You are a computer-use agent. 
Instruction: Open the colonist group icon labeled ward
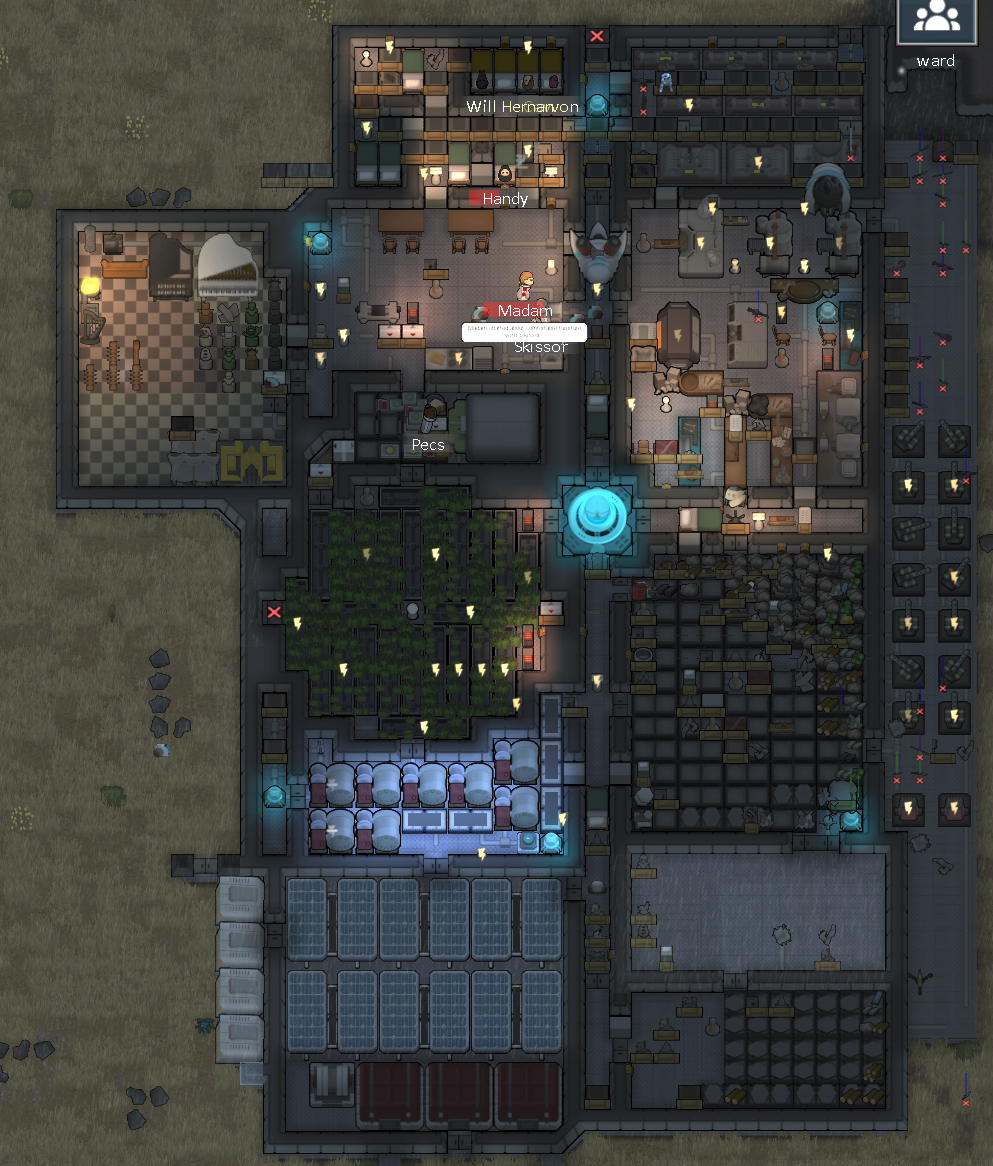(936, 20)
